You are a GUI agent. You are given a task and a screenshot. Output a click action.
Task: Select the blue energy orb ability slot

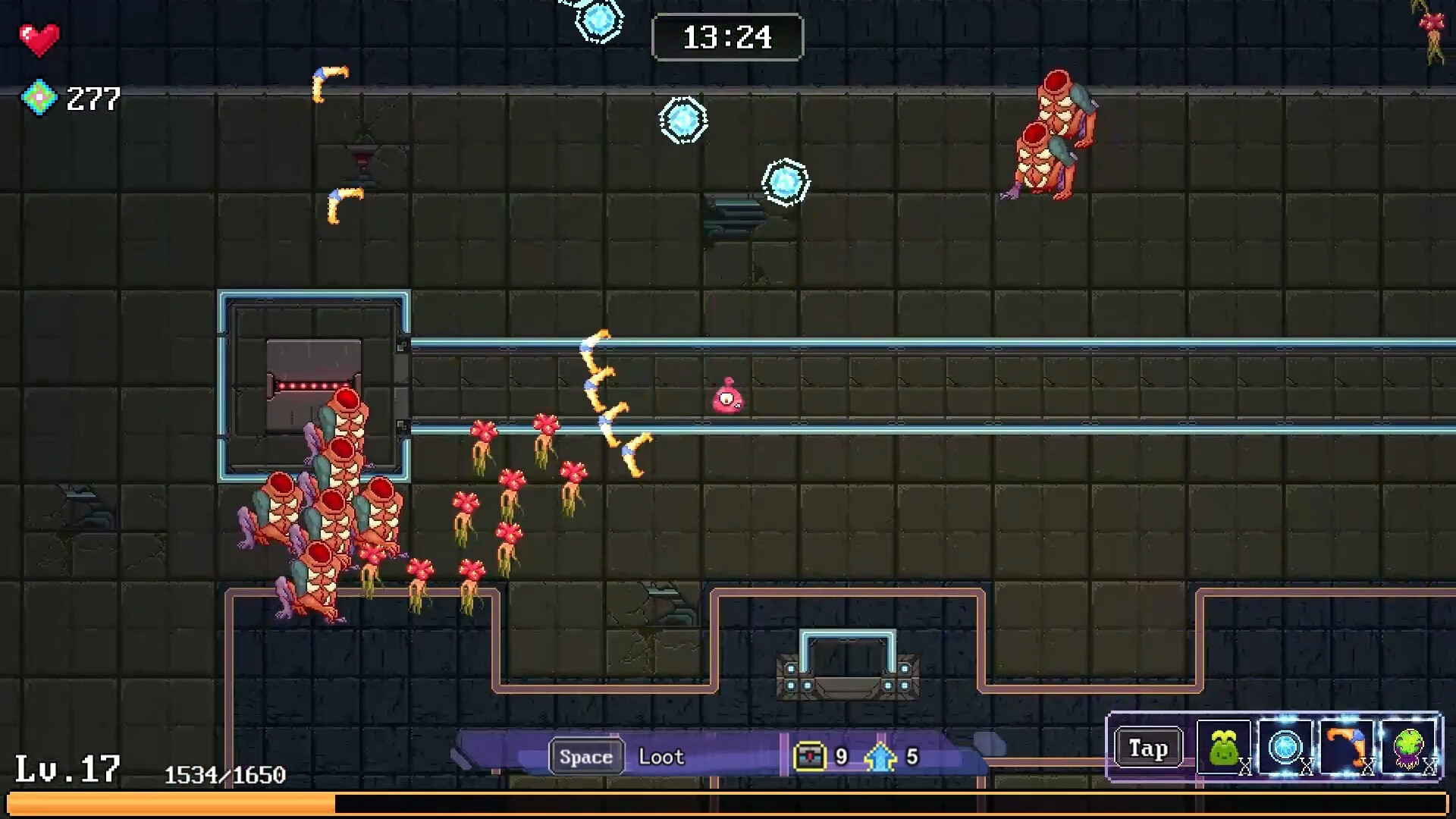(1285, 748)
